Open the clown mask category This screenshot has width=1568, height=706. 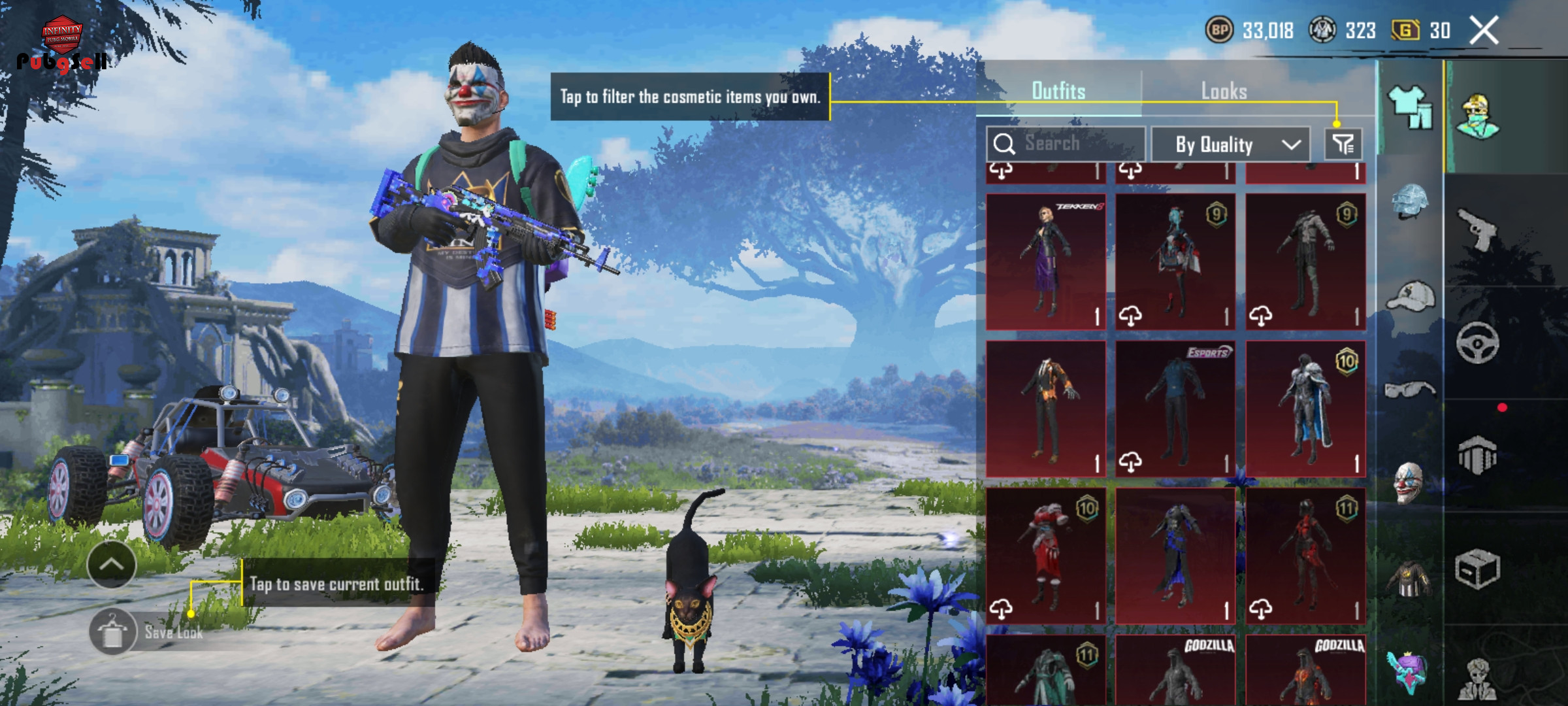click(x=1410, y=484)
